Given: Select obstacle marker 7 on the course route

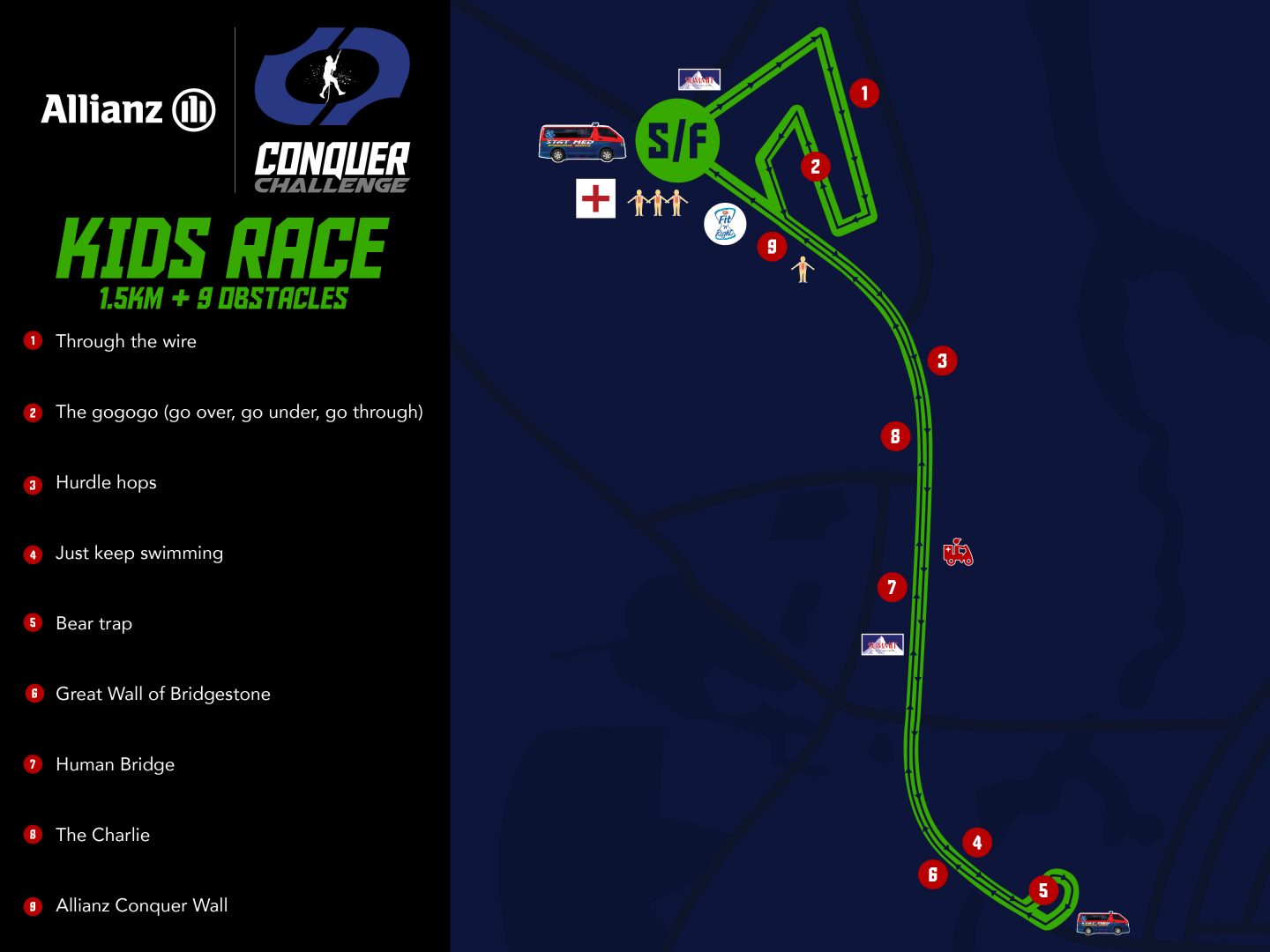Looking at the screenshot, I should point(892,587).
